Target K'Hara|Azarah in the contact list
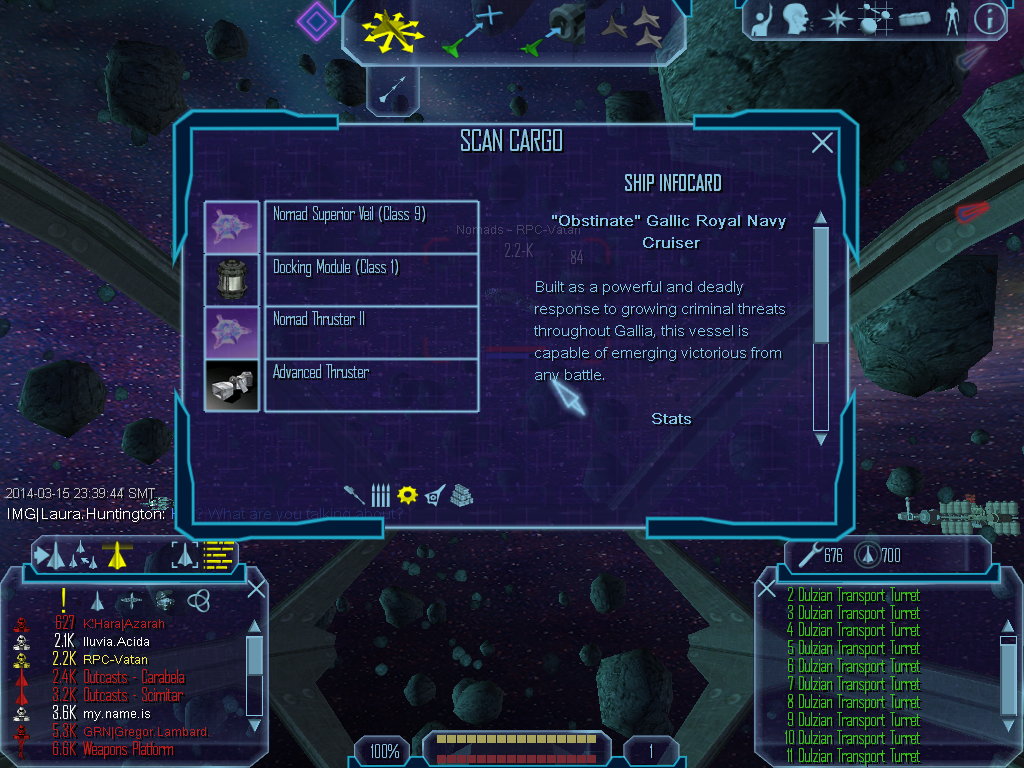 tap(124, 623)
